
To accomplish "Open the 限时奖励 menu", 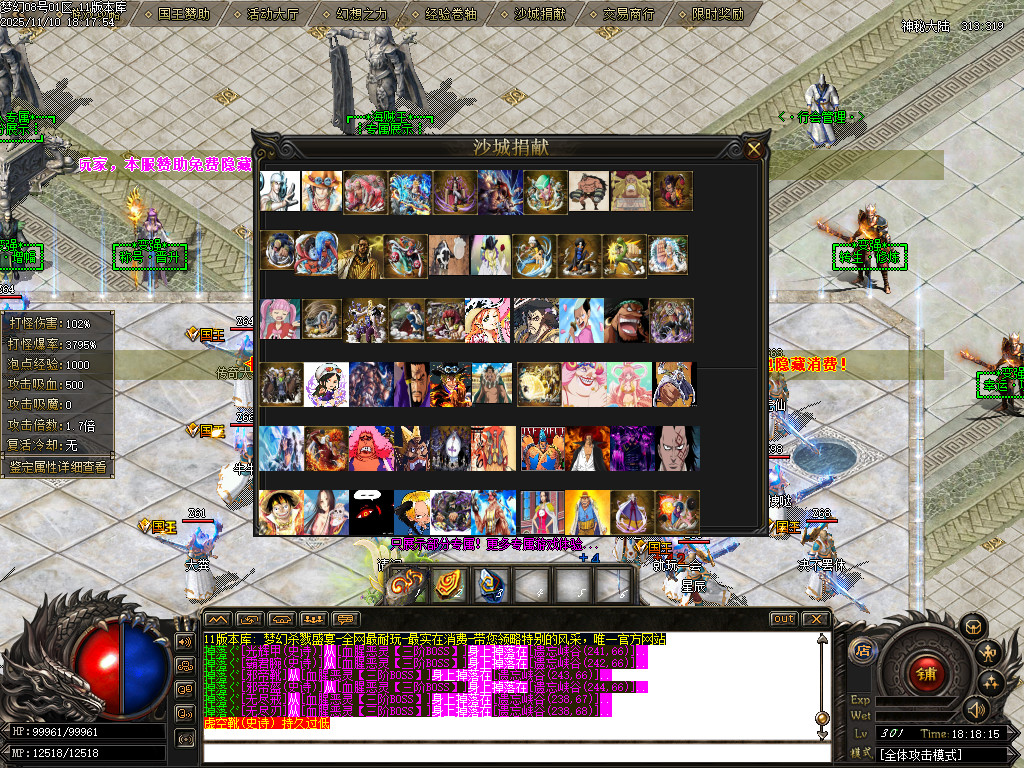I will (718, 14).
